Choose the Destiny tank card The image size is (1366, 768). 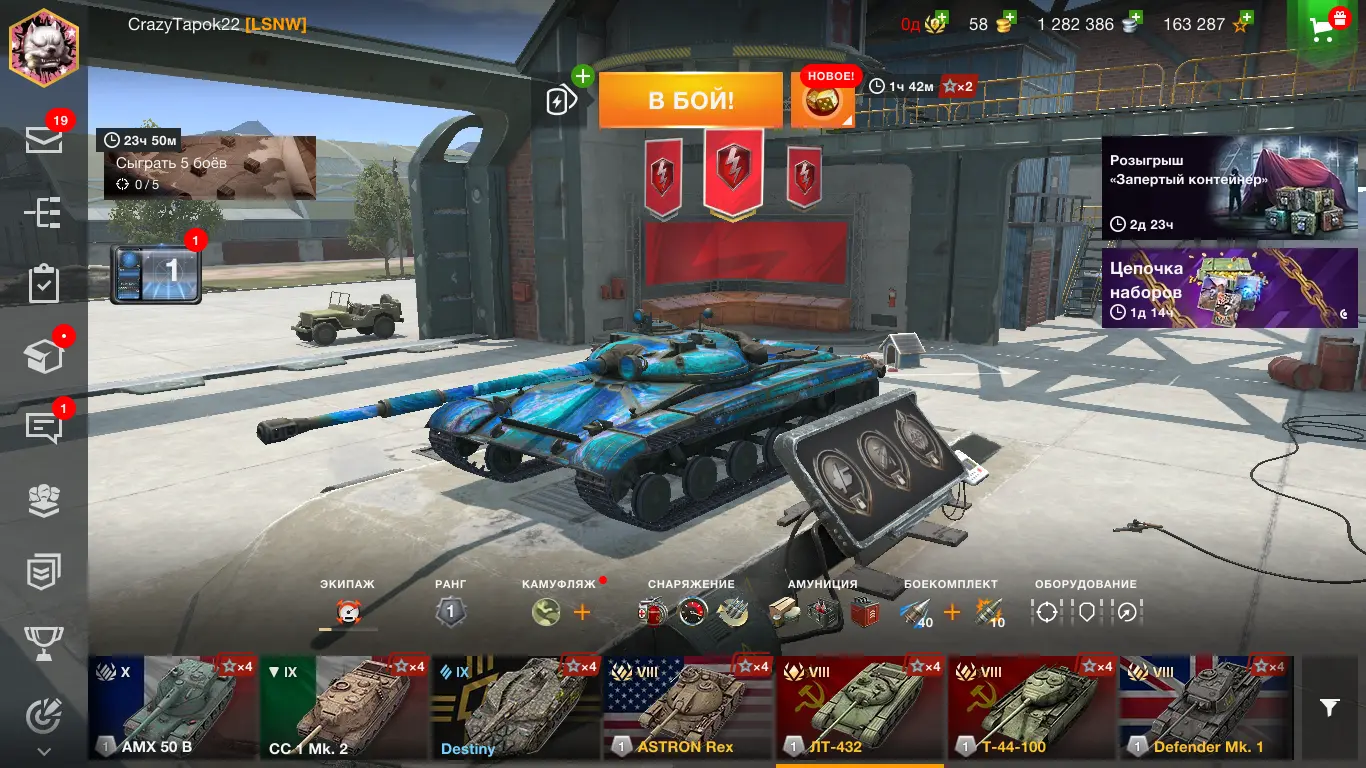click(516, 707)
